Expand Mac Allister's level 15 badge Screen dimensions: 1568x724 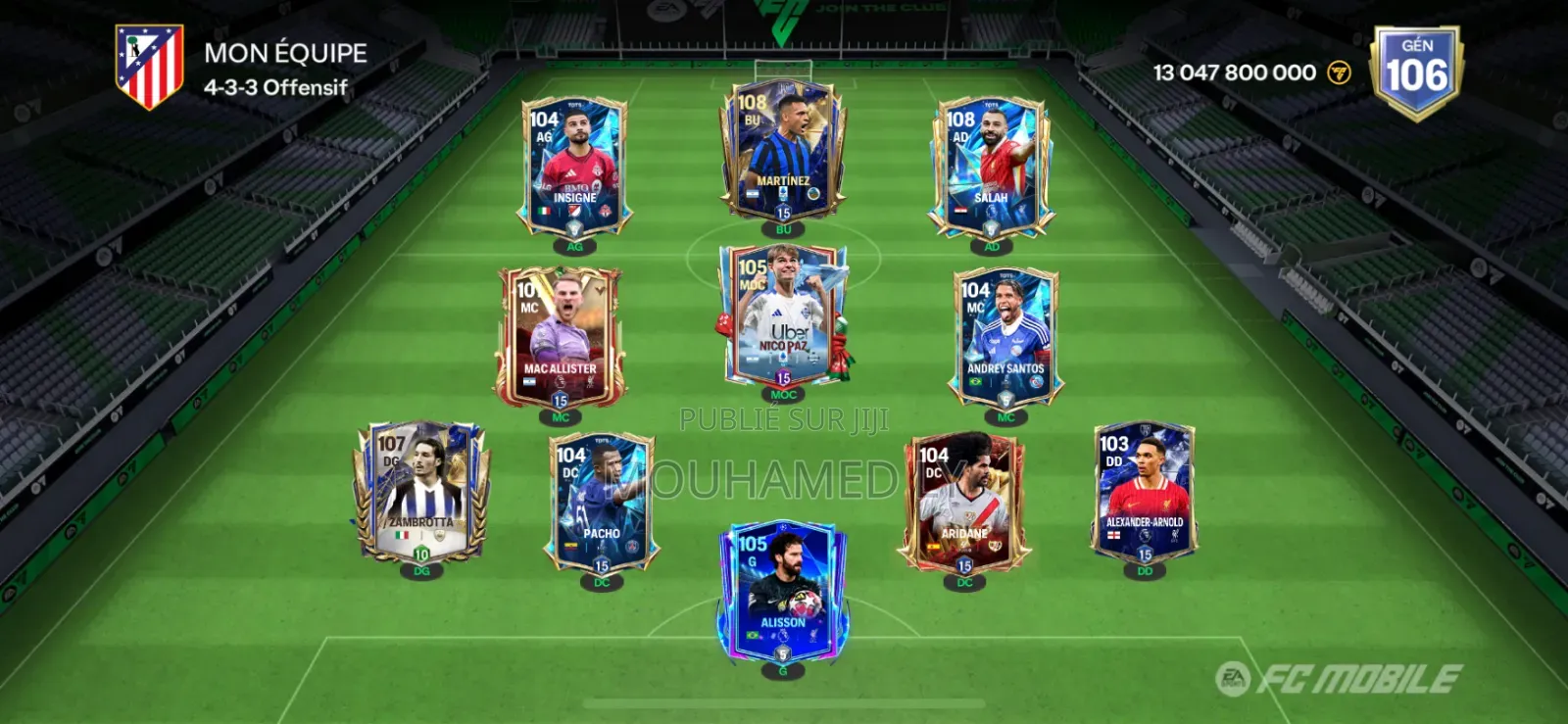click(x=560, y=402)
